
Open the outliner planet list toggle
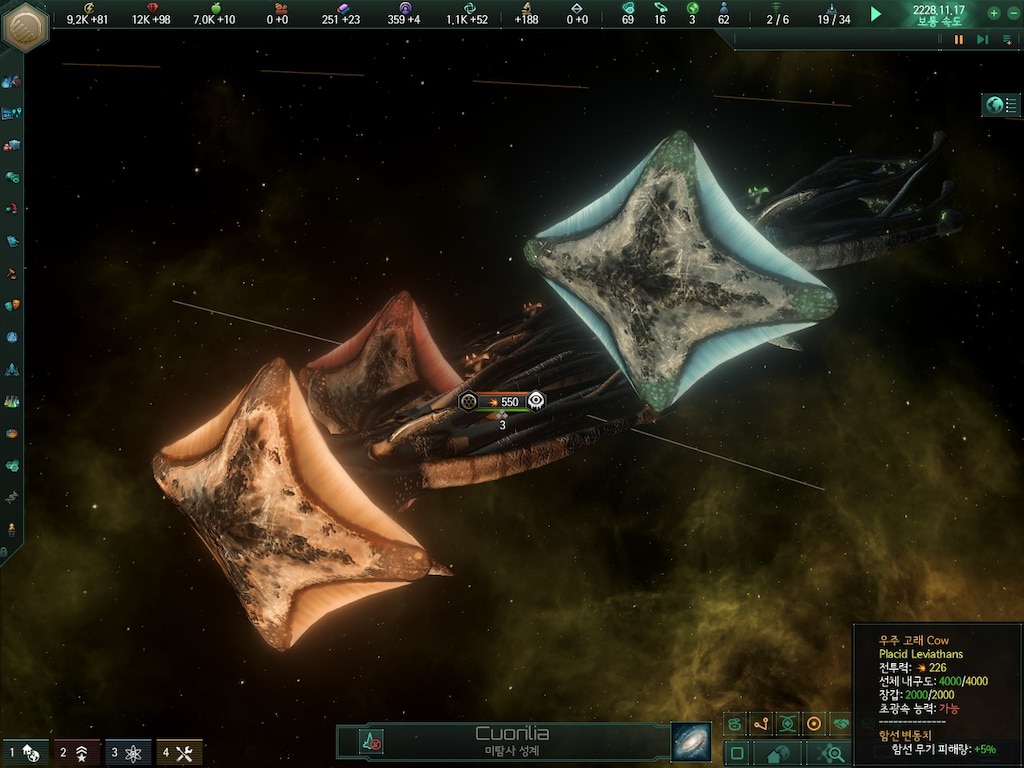(1000, 105)
